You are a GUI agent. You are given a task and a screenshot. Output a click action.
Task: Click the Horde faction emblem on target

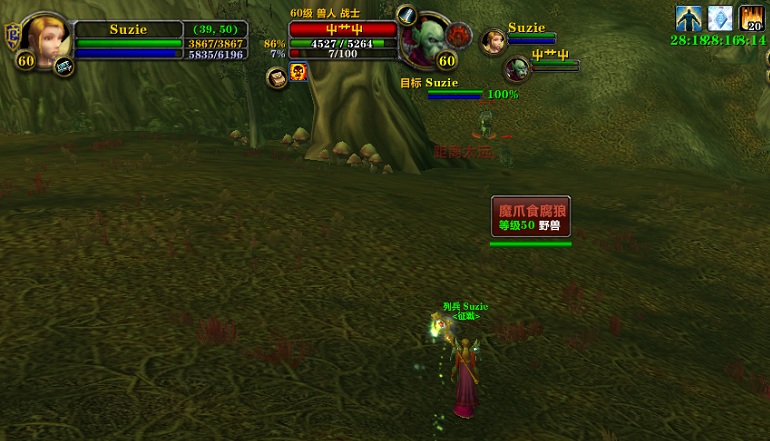click(x=460, y=36)
